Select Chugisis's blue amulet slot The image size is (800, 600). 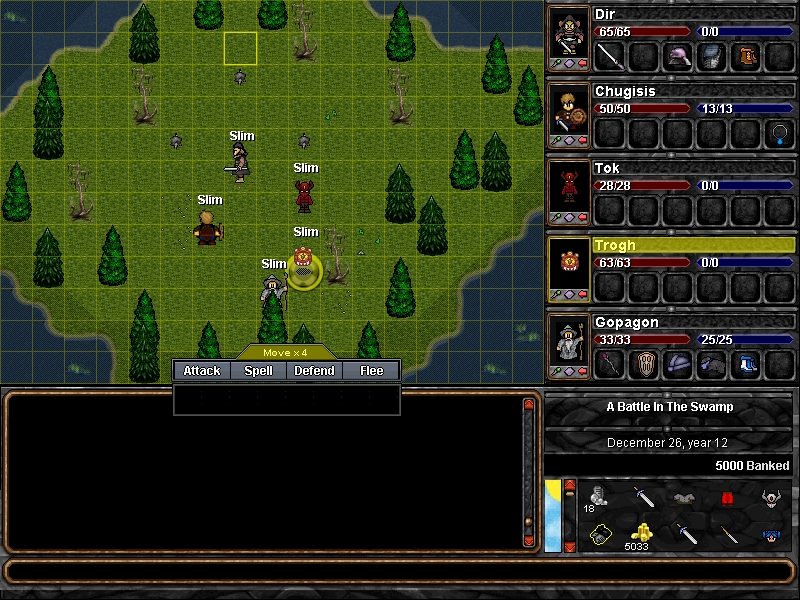[779, 132]
